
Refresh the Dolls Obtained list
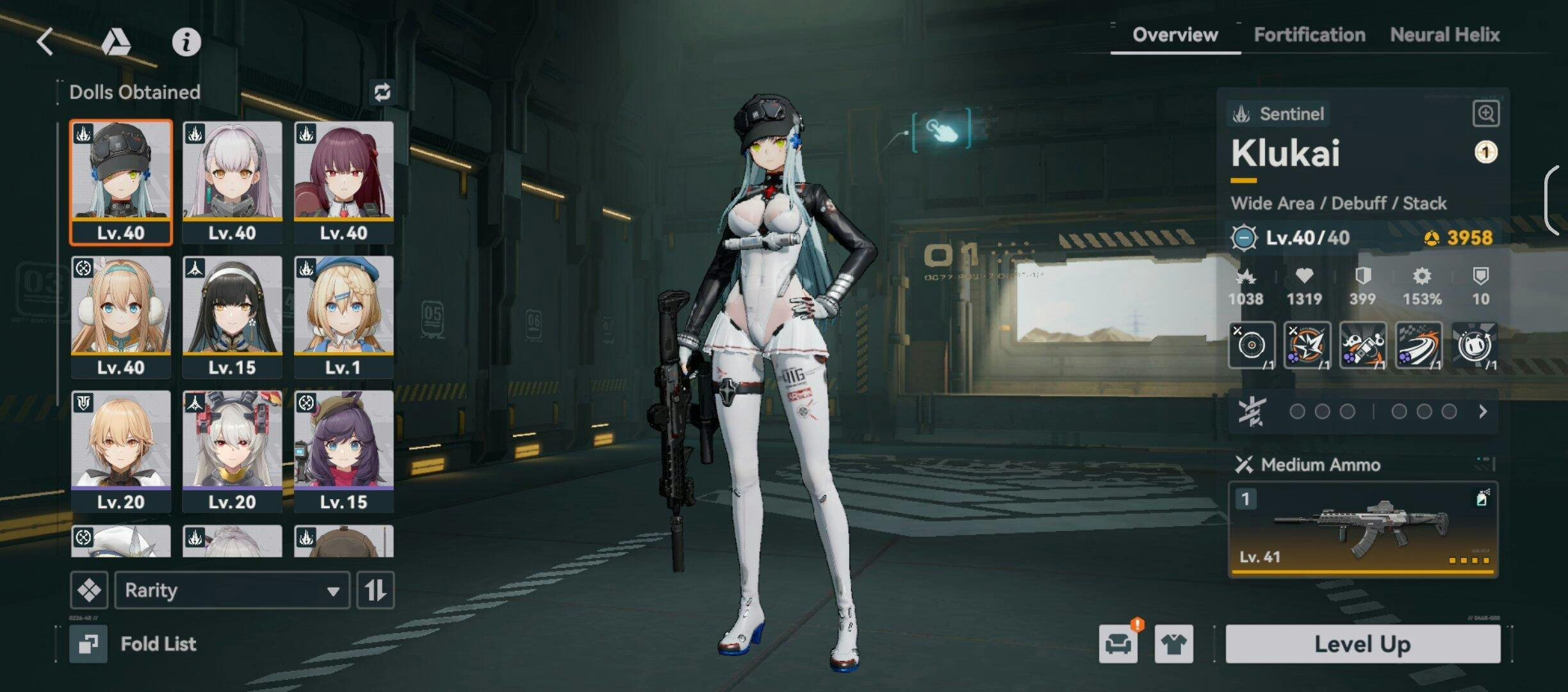click(x=382, y=92)
